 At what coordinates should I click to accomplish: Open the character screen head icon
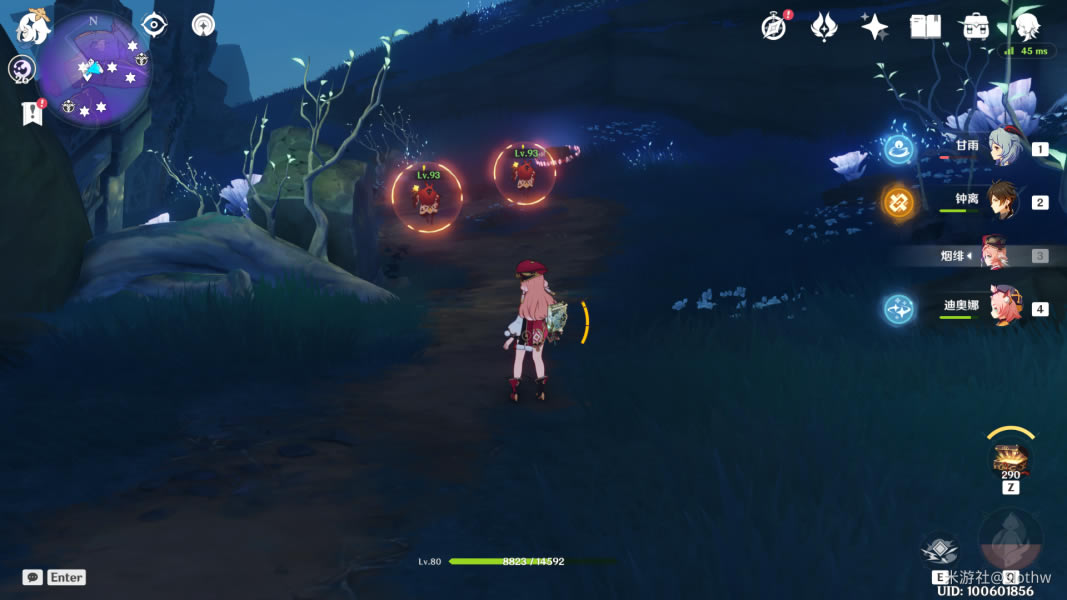click(x=1026, y=27)
